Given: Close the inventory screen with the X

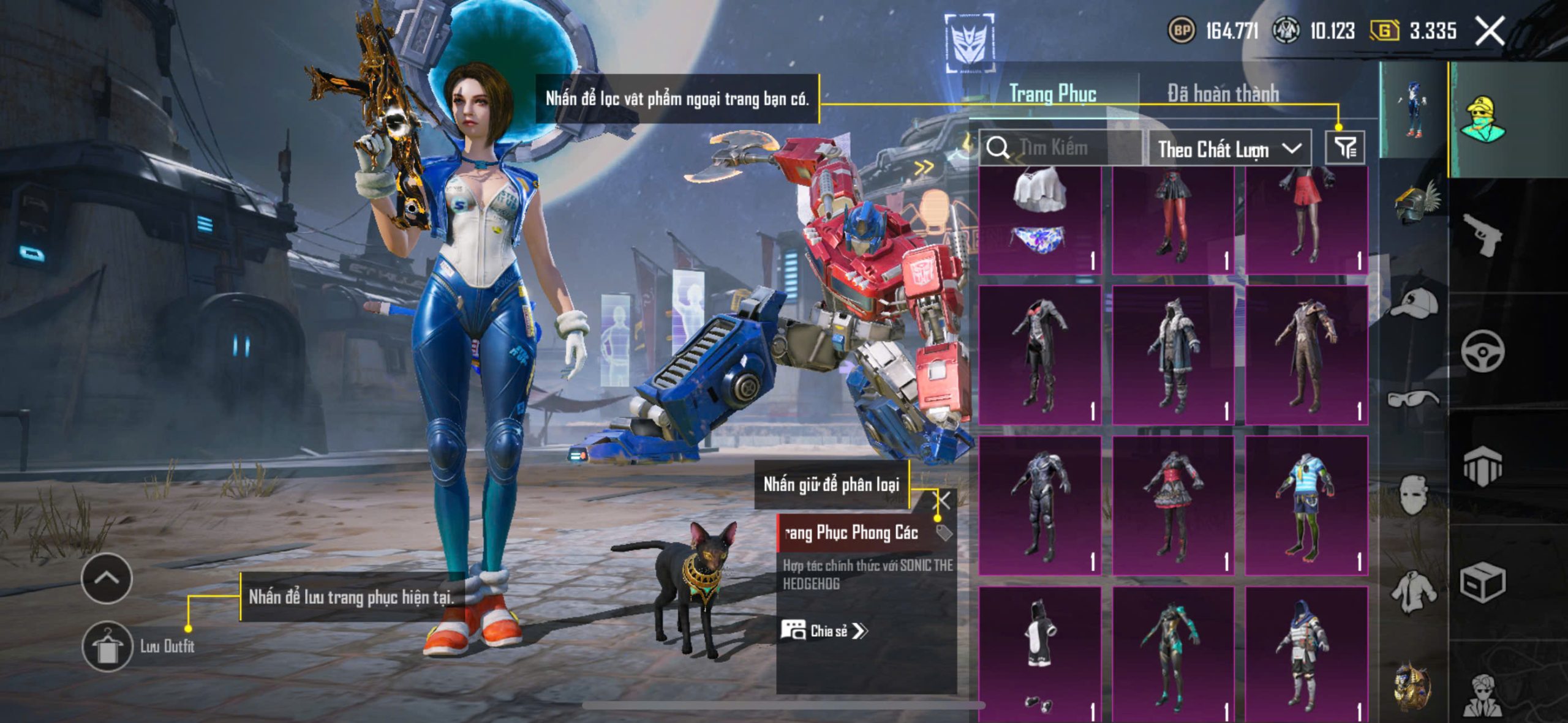Looking at the screenshot, I should coord(1490,31).
